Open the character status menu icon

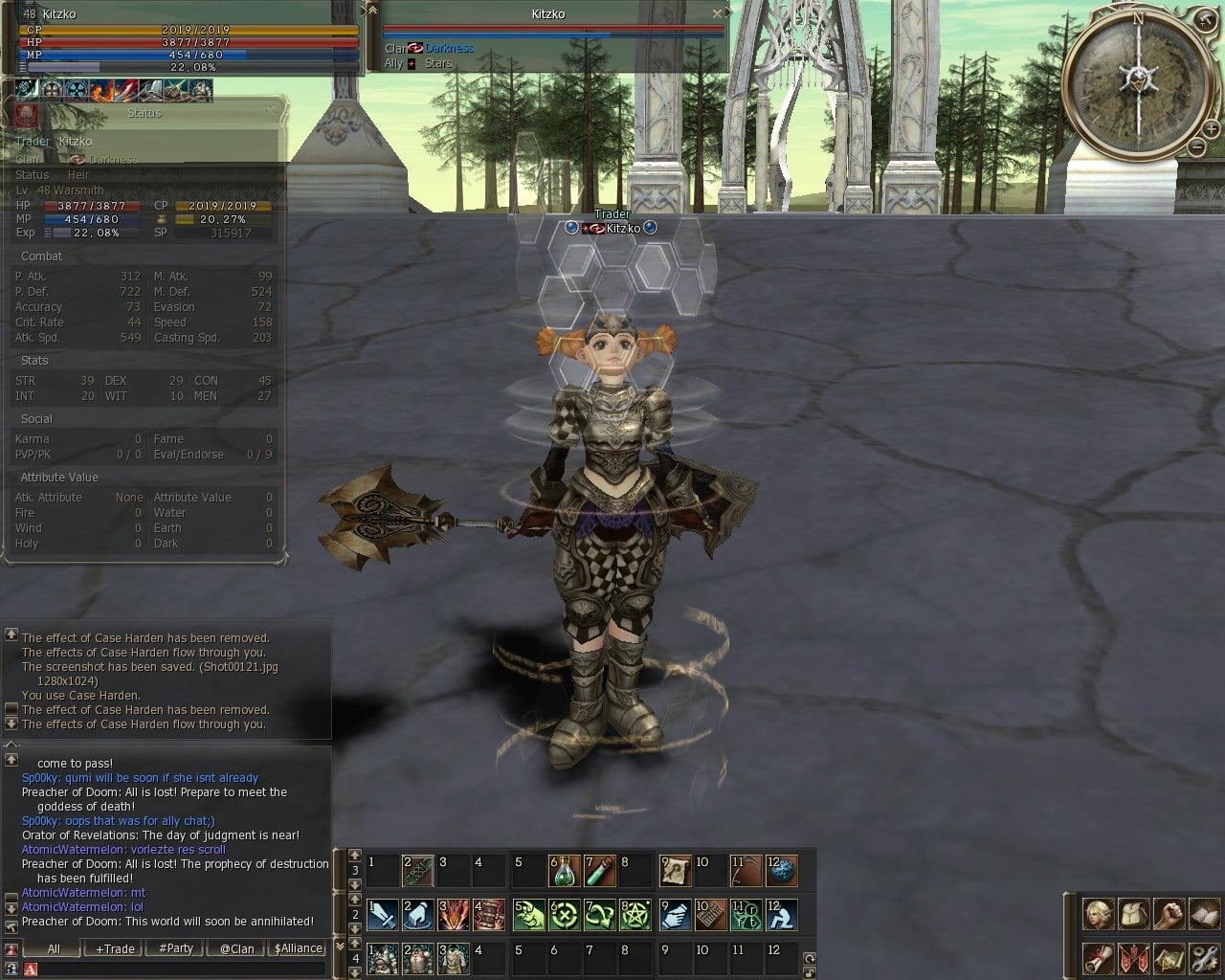click(x=1097, y=913)
